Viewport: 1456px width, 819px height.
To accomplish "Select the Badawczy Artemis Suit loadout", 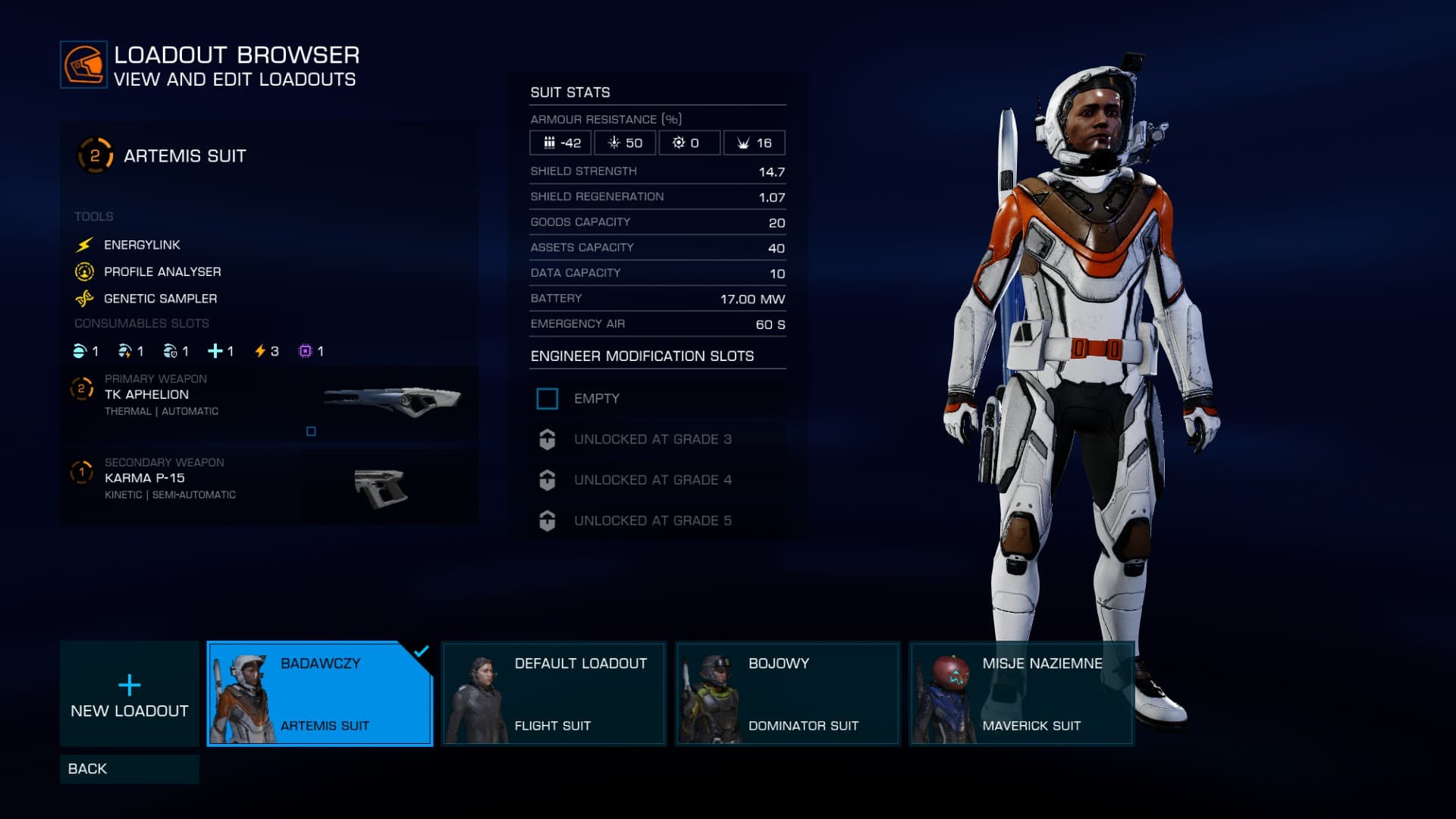I will coord(319,693).
